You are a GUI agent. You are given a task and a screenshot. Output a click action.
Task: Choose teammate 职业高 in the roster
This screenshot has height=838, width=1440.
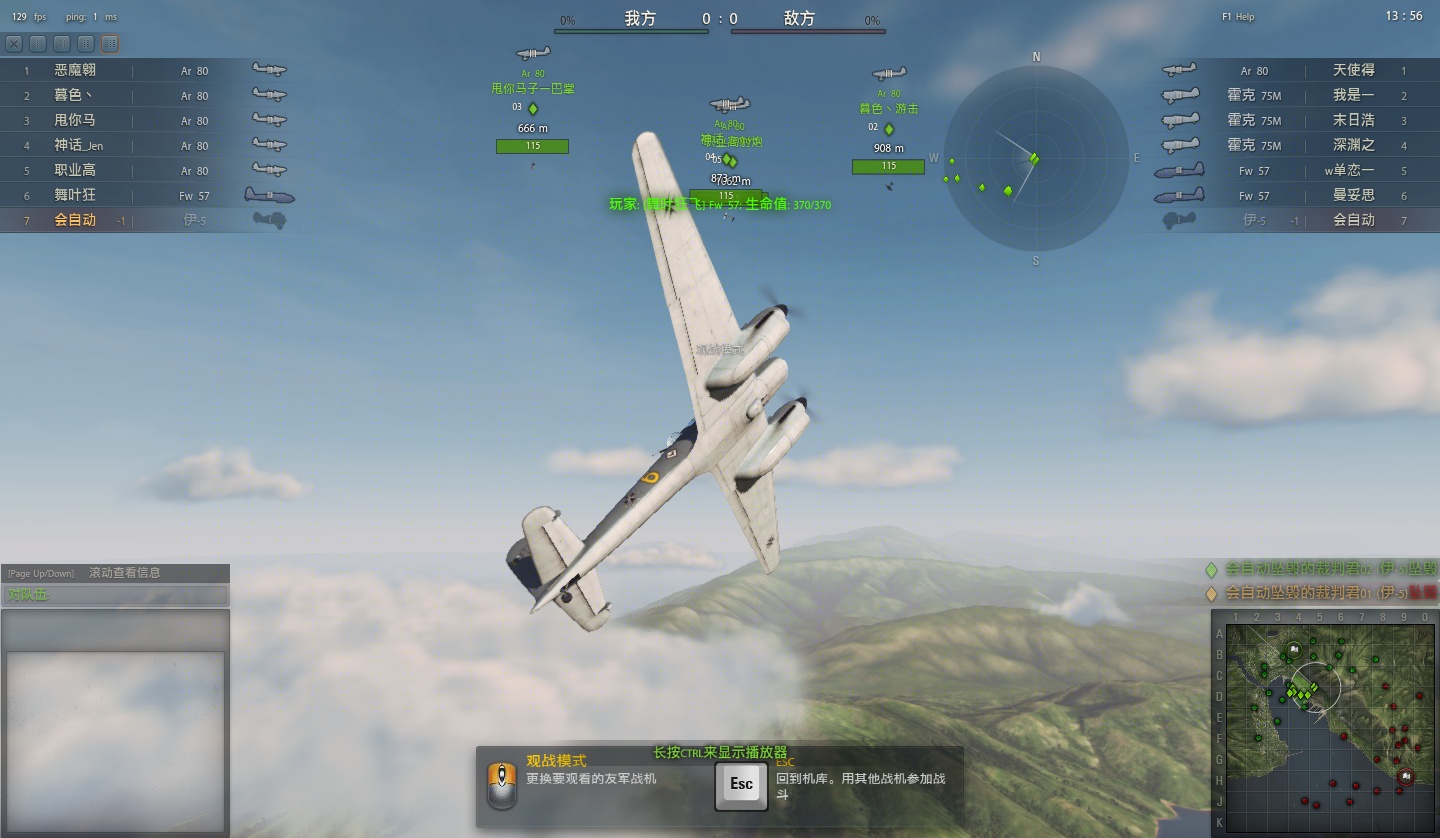[75, 171]
